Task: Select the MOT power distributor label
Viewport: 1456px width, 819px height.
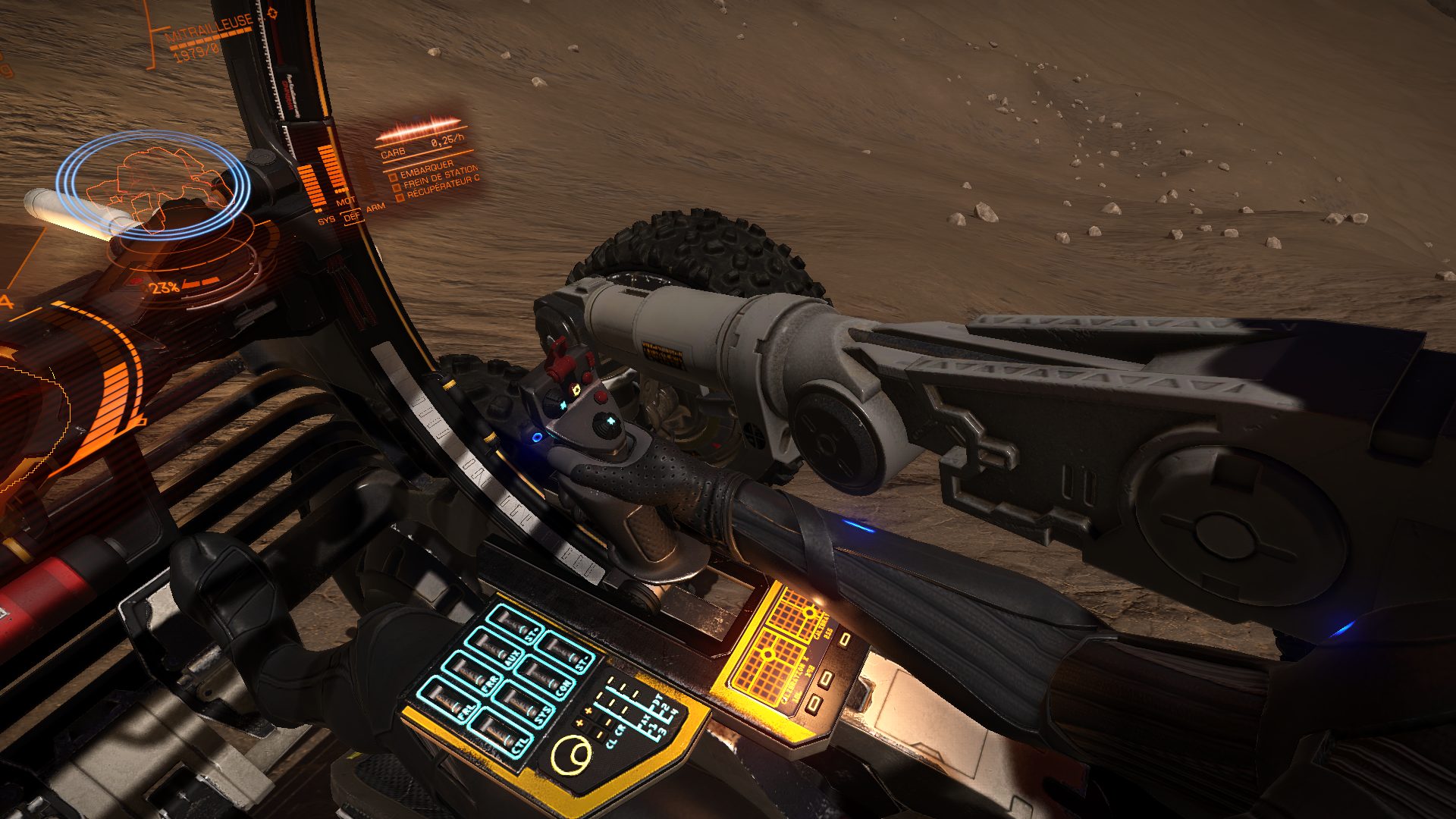Action: (x=346, y=202)
